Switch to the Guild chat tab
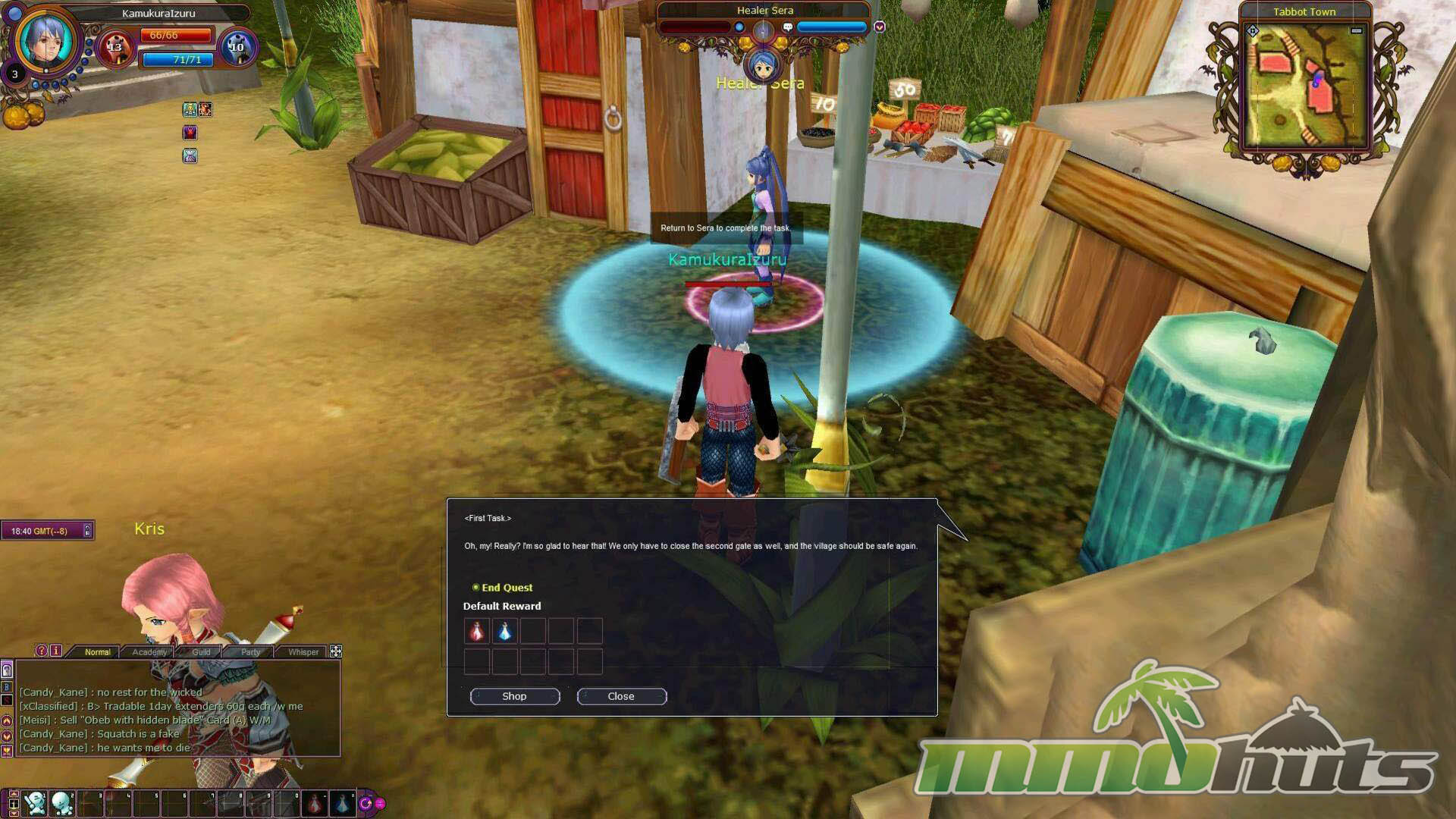 click(201, 652)
